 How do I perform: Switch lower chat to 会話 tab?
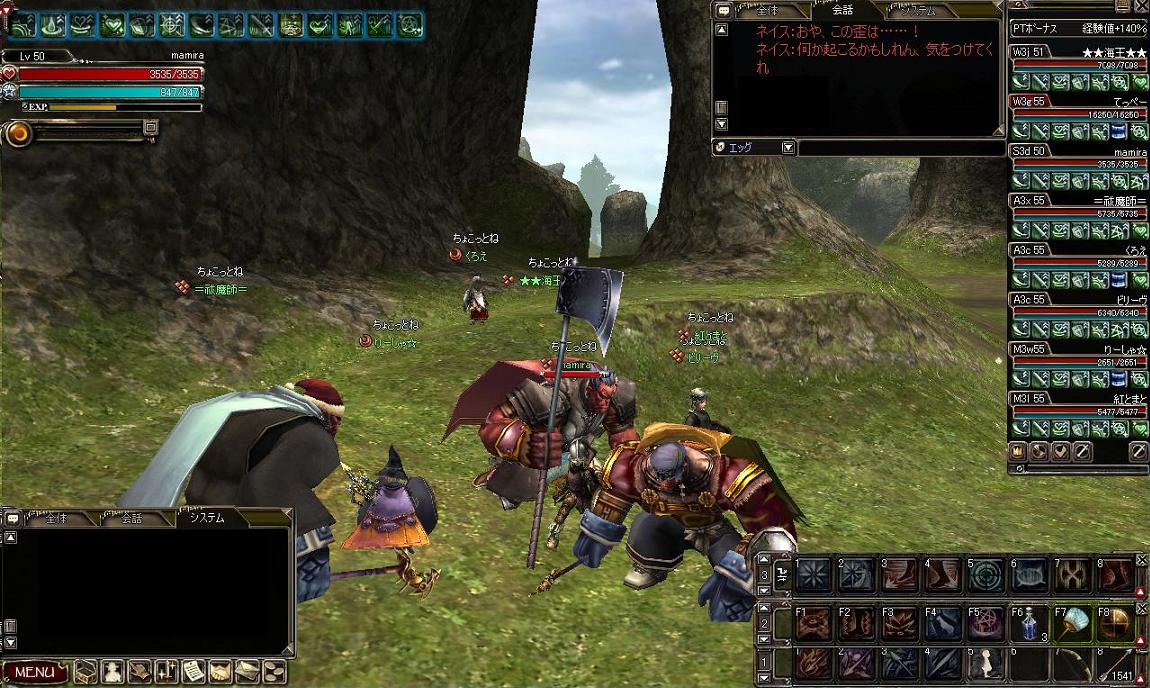point(131,518)
